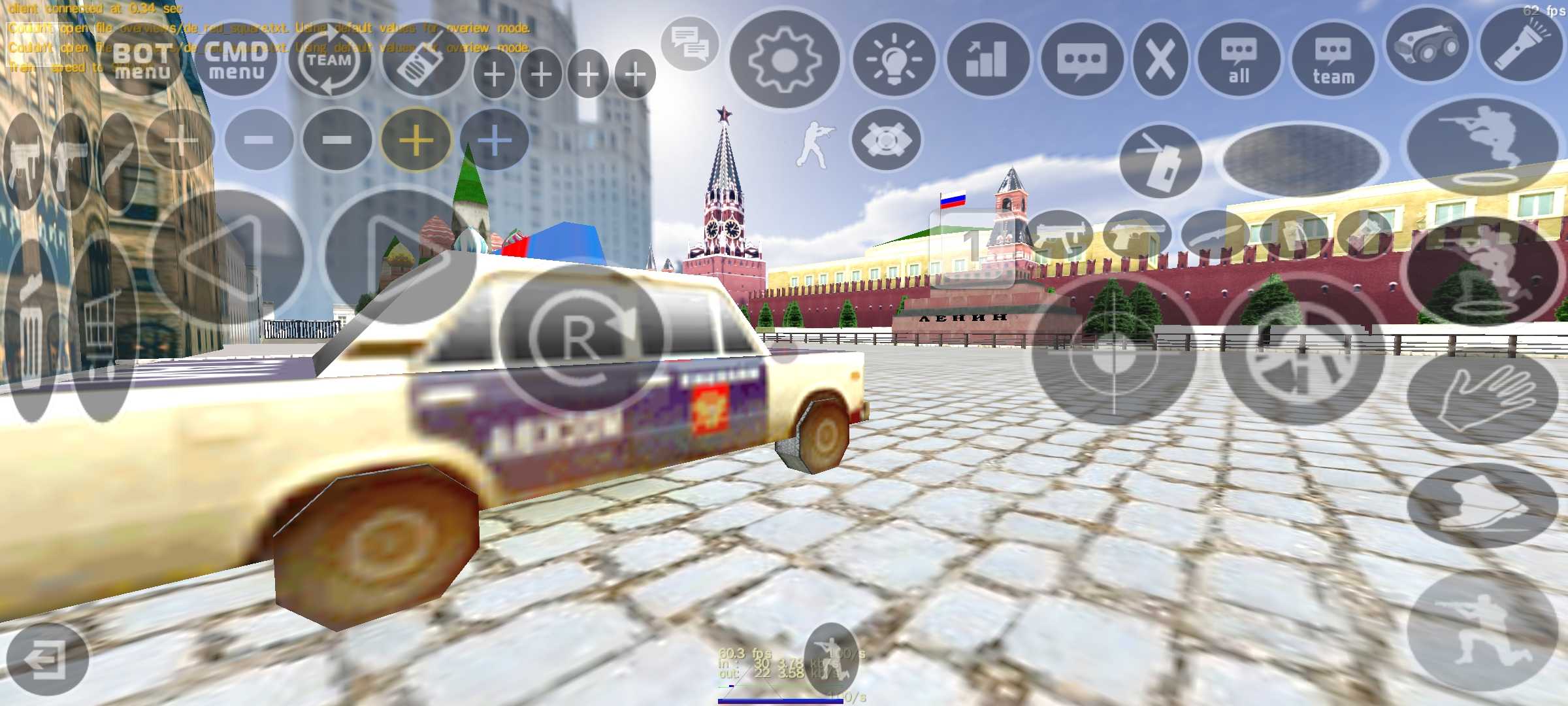Tap the exit arrow button
Viewport: 1568px width, 706px height.
(46, 659)
